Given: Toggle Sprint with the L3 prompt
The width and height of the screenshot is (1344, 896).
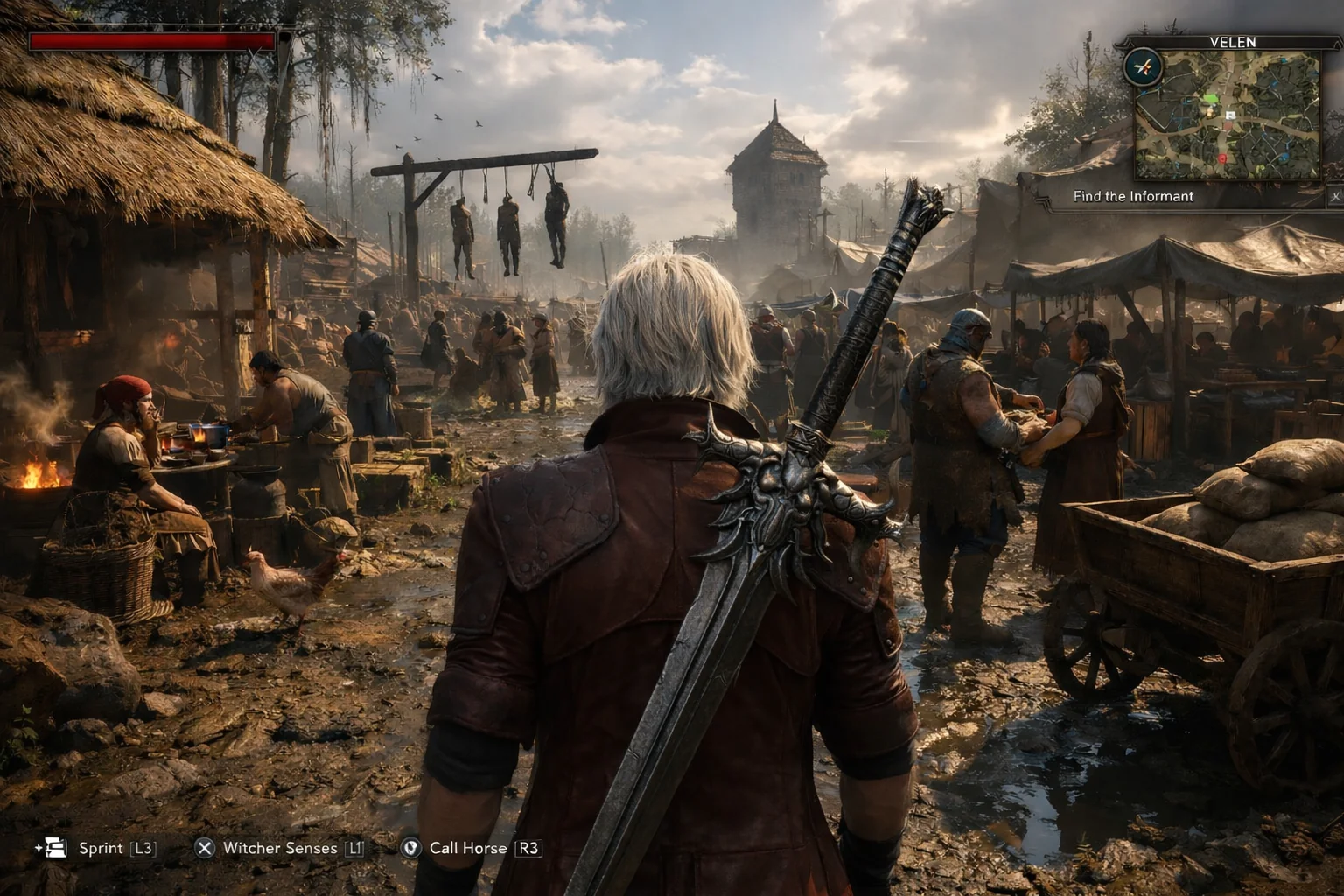Looking at the screenshot, I should coord(143,847).
